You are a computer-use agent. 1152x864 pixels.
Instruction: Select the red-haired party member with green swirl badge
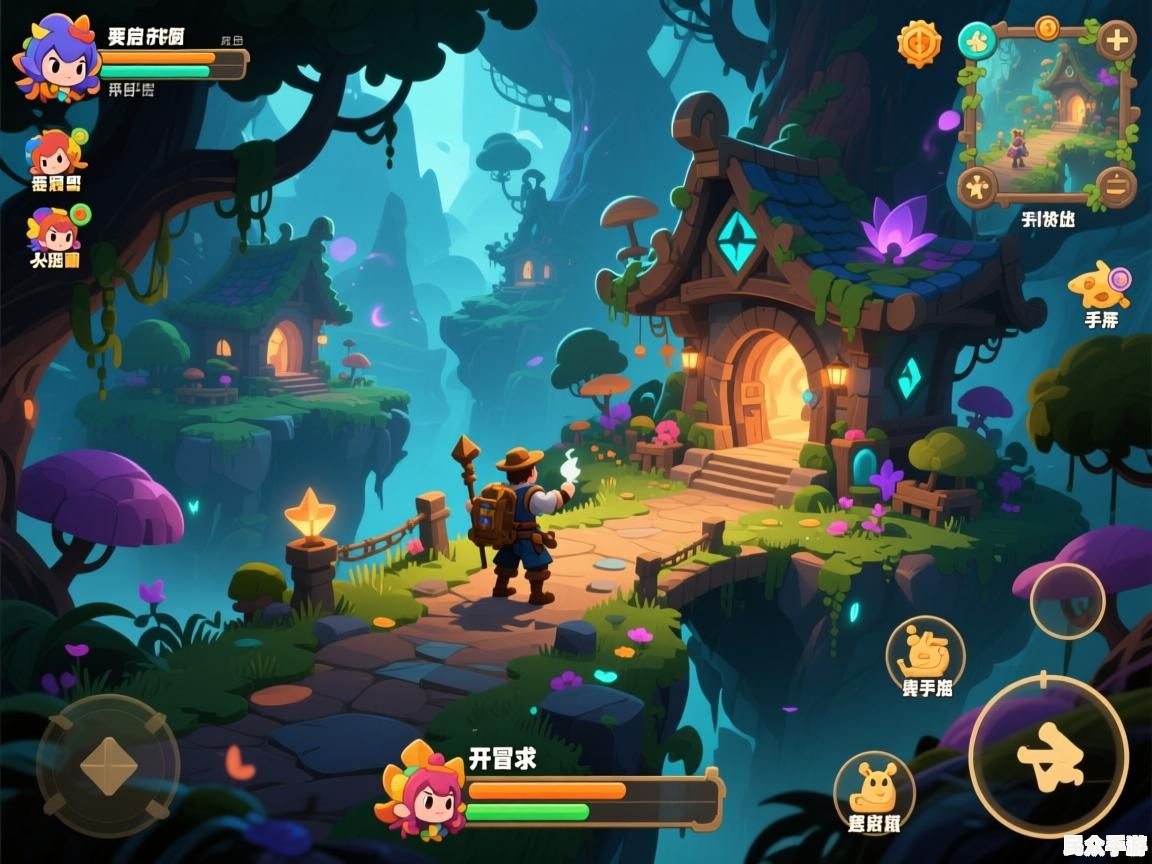[54, 155]
